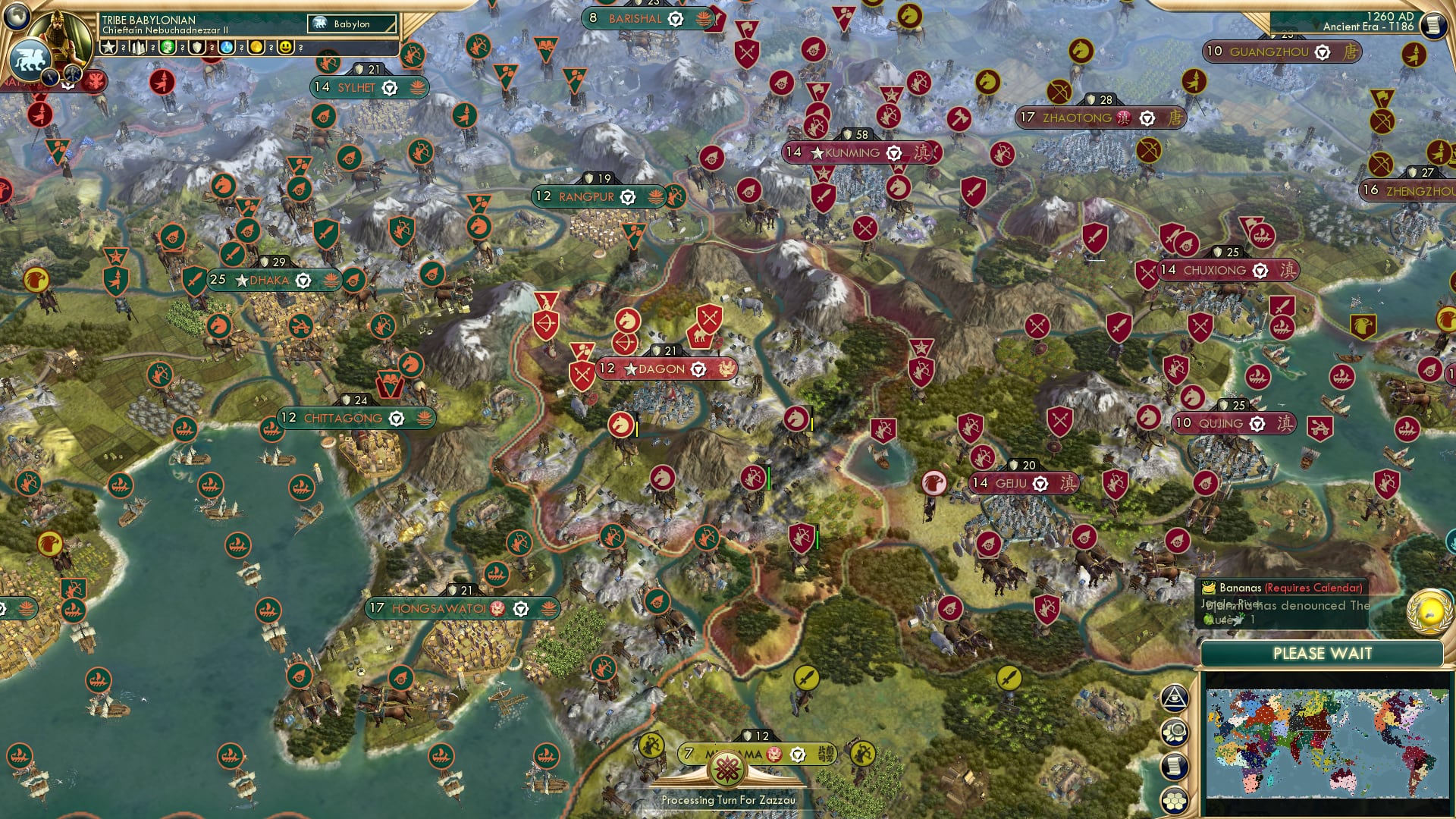This screenshot has height=819, width=1456.
Task: Toggle the gold coin indicator in the top bar
Action: click(x=258, y=49)
